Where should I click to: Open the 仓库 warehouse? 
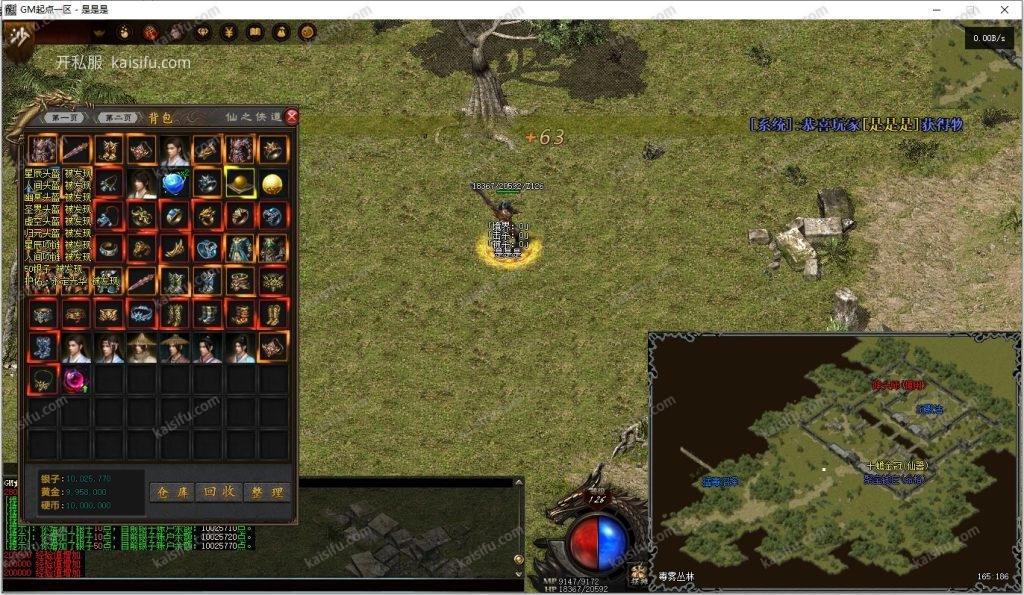[171, 492]
